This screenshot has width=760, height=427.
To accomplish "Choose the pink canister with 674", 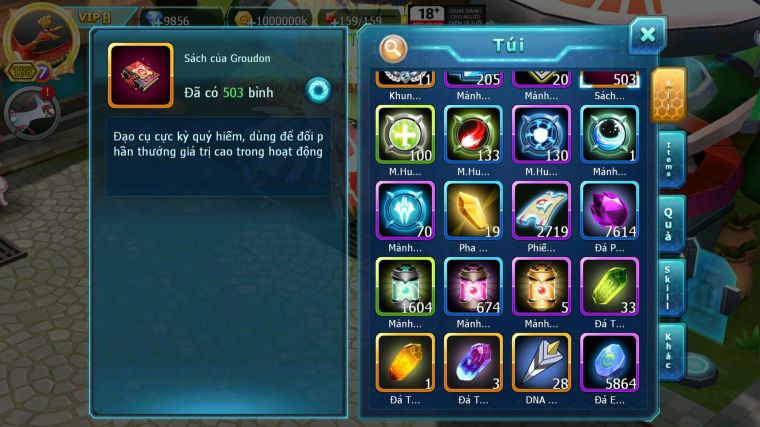I will coord(473,286).
